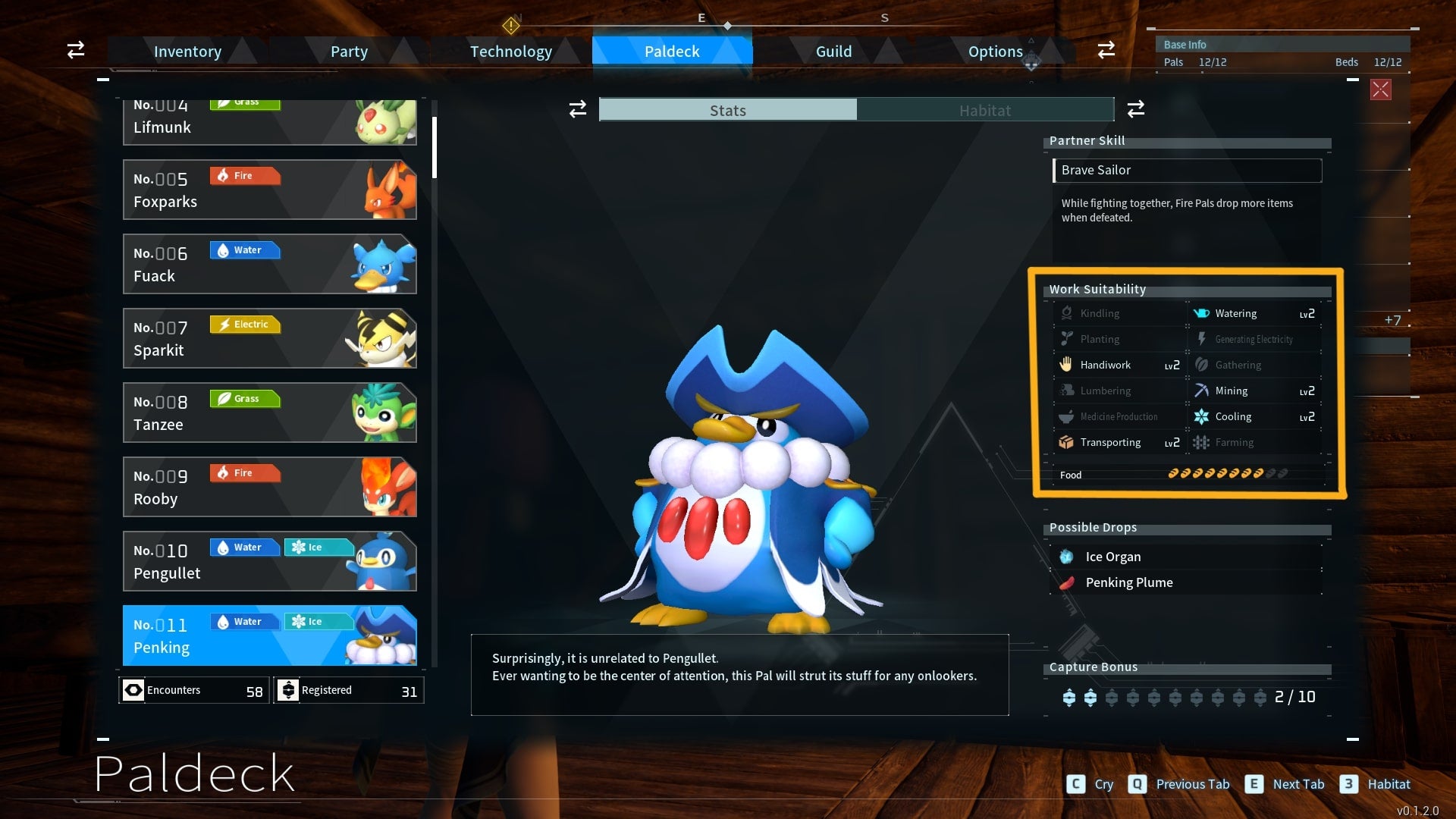The width and height of the screenshot is (1456, 819).
Task: Open the Options tab
Action: pos(995,52)
